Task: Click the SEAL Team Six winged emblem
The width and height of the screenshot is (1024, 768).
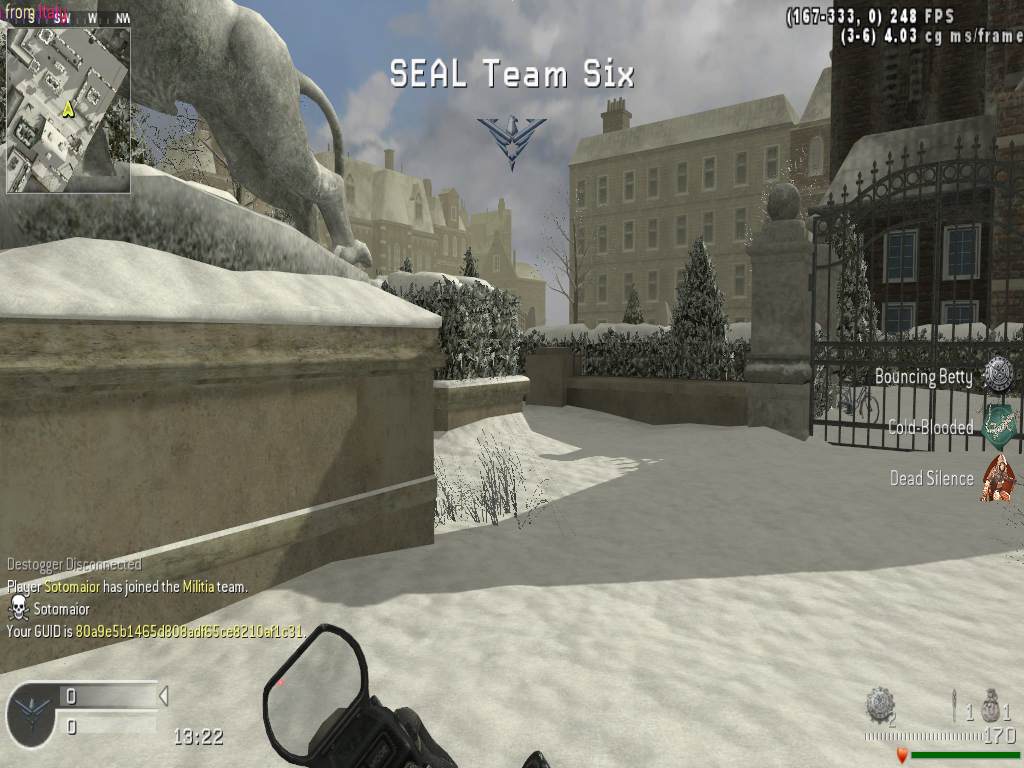Action: 511,140
